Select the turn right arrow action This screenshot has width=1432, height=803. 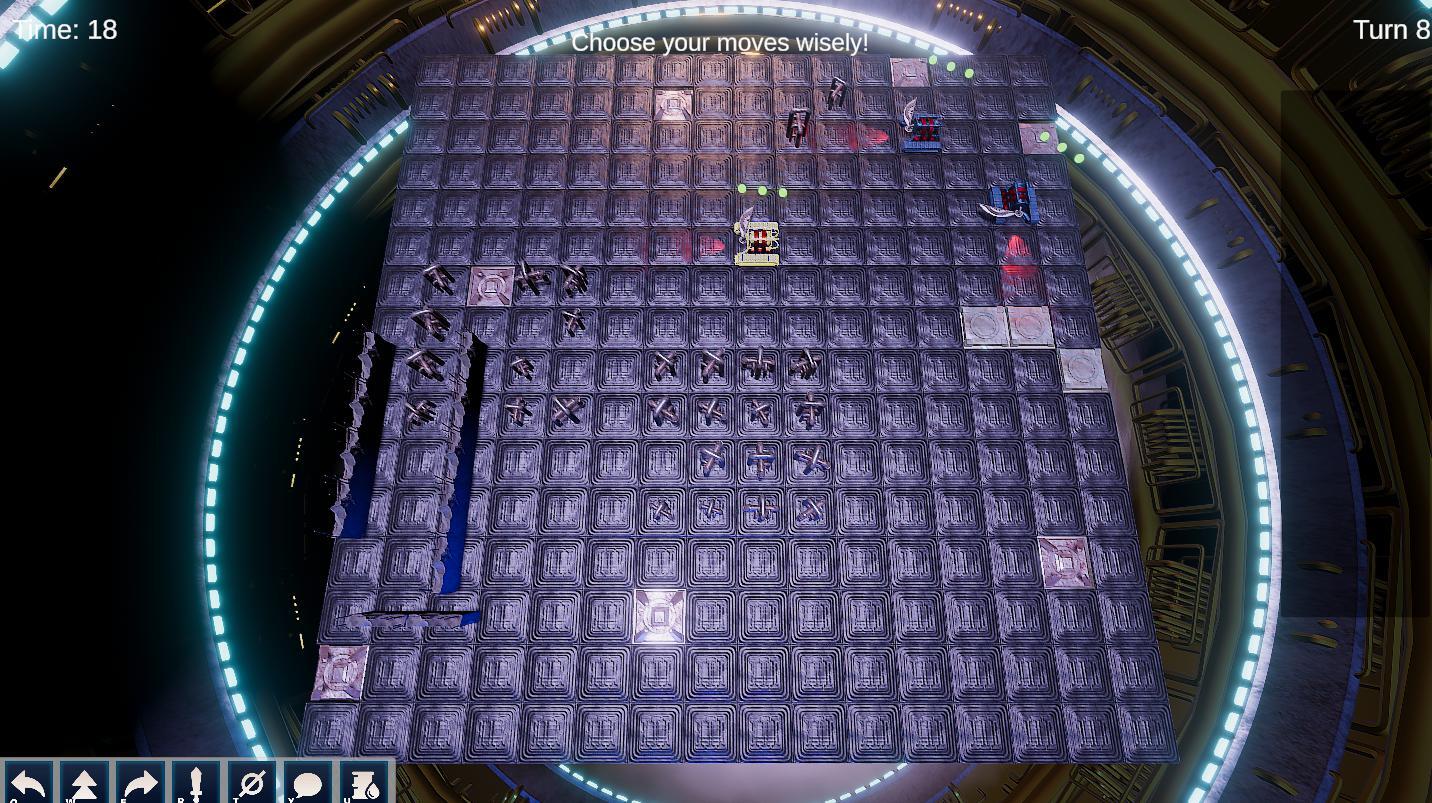(x=140, y=783)
